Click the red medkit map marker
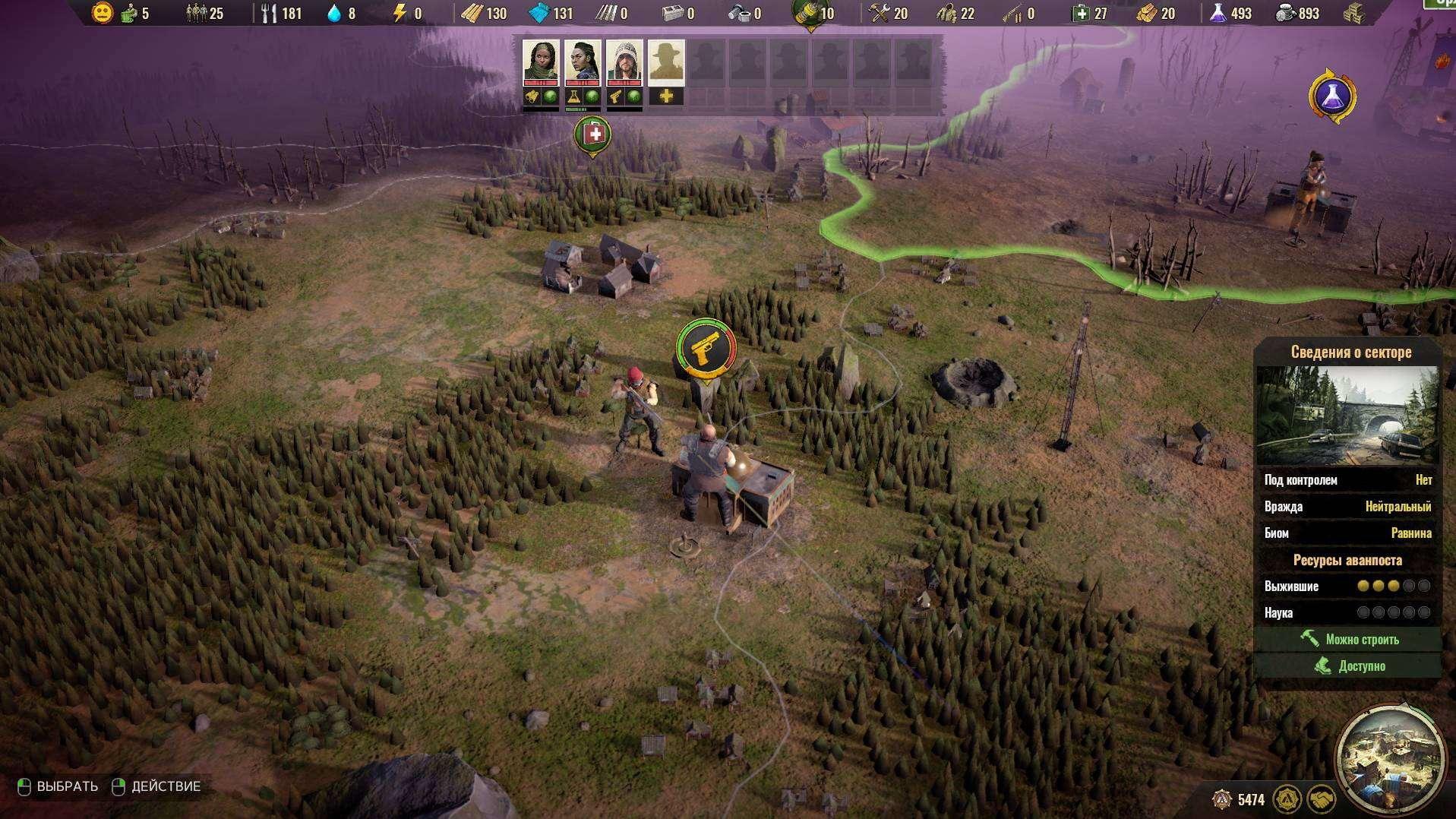The width and height of the screenshot is (1456, 819). point(593,135)
